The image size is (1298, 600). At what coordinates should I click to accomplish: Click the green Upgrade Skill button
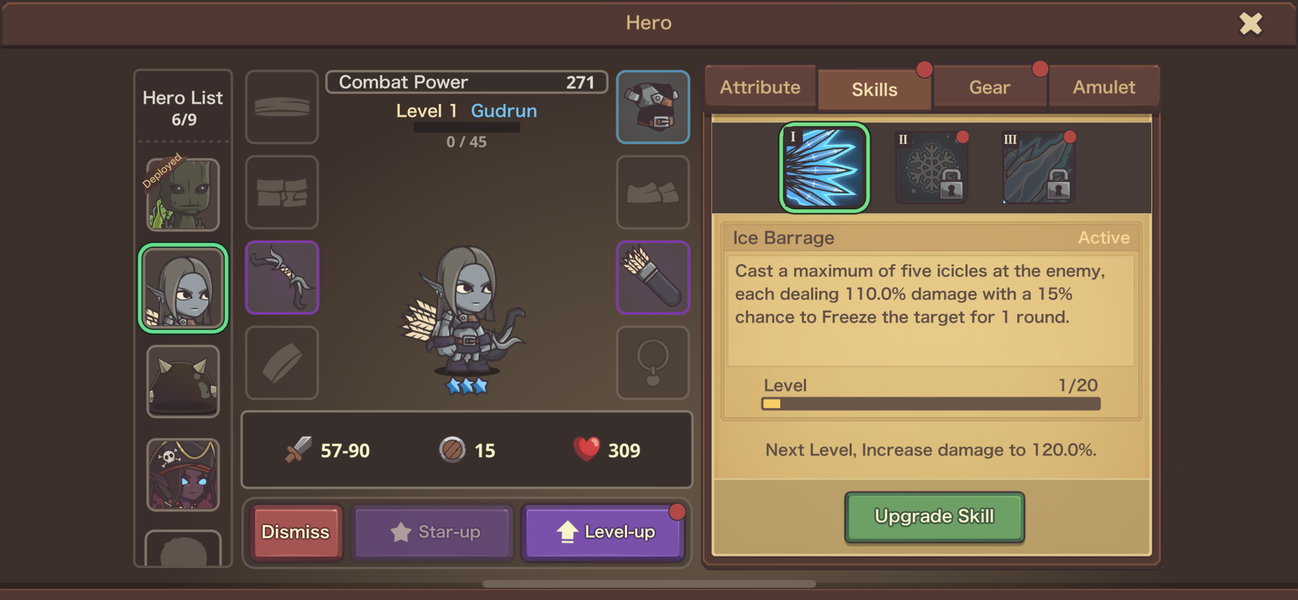tap(934, 517)
